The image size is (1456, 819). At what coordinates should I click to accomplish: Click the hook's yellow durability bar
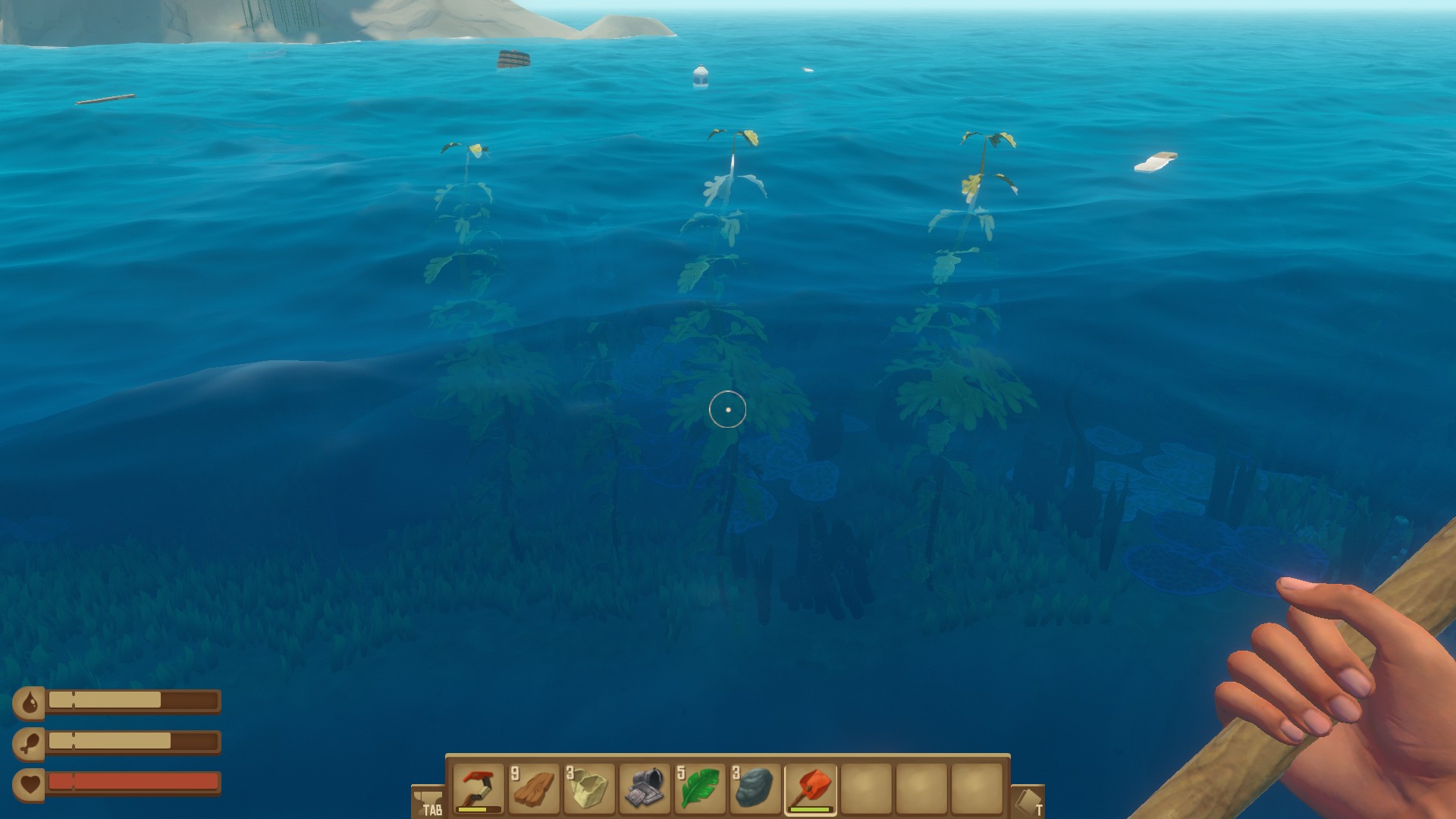[471, 808]
